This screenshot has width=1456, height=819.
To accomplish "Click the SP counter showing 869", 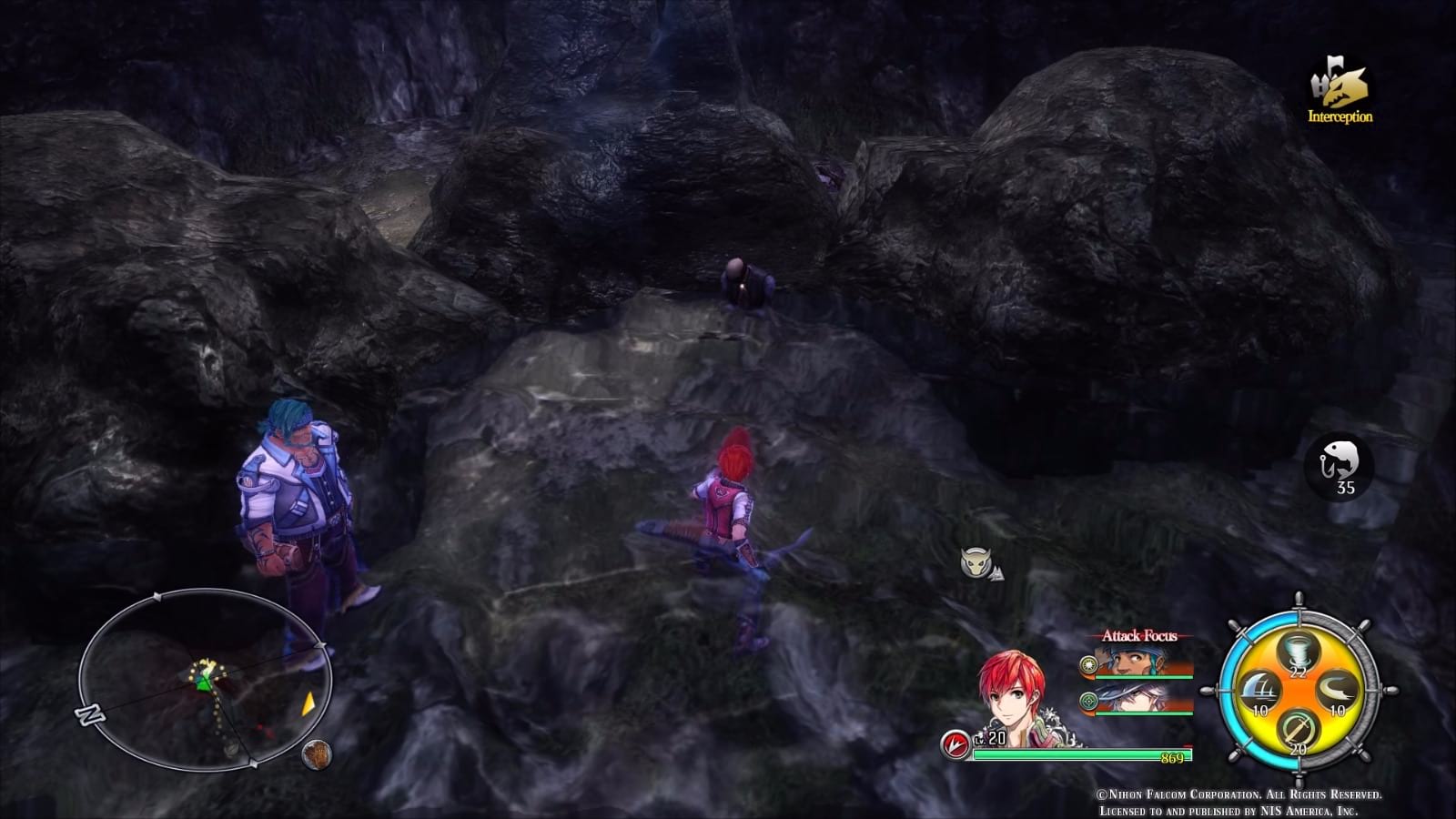I will click(x=1170, y=756).
